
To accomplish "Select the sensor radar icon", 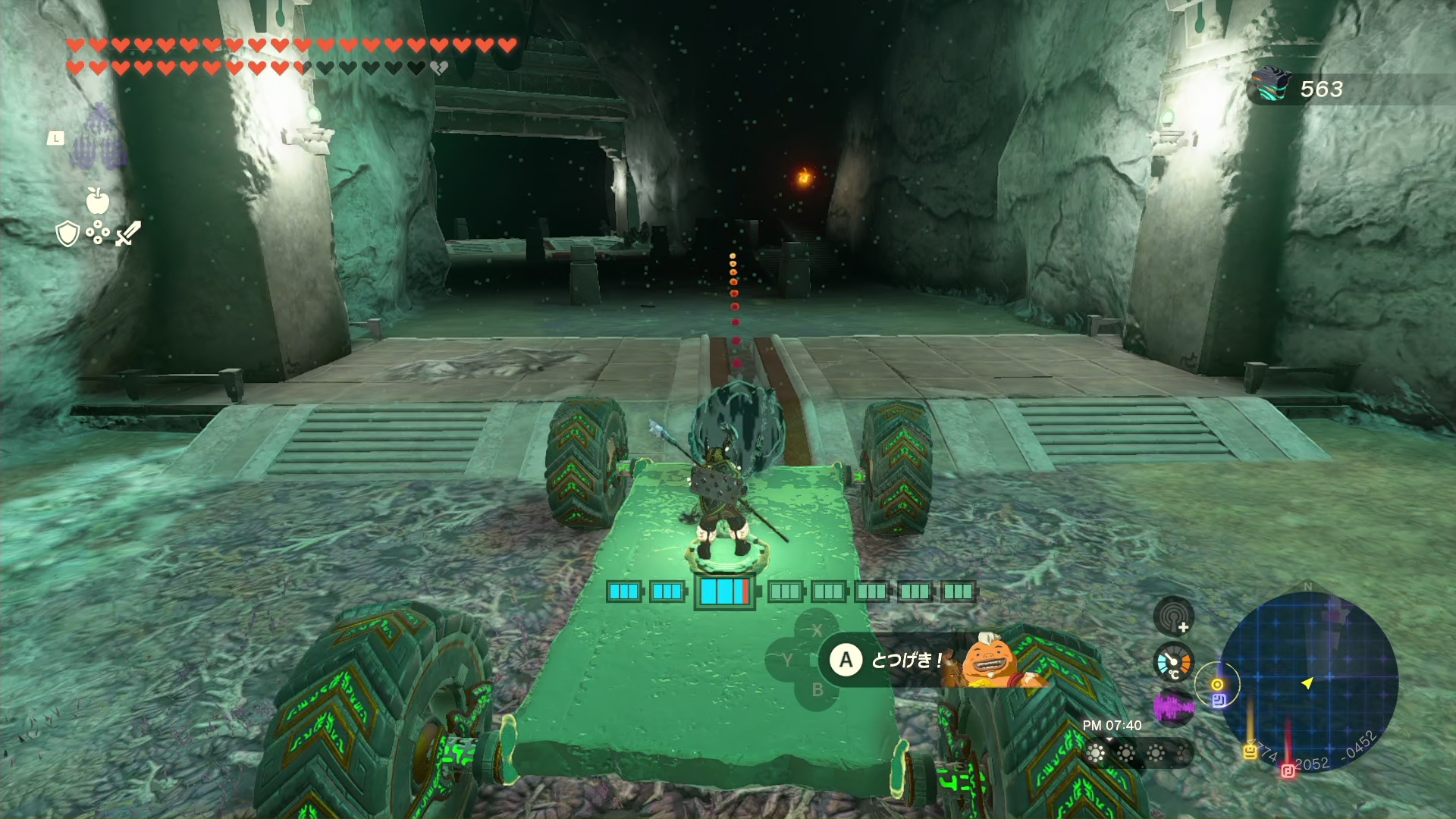I will pyautogui.click(x=1173, y=616).
